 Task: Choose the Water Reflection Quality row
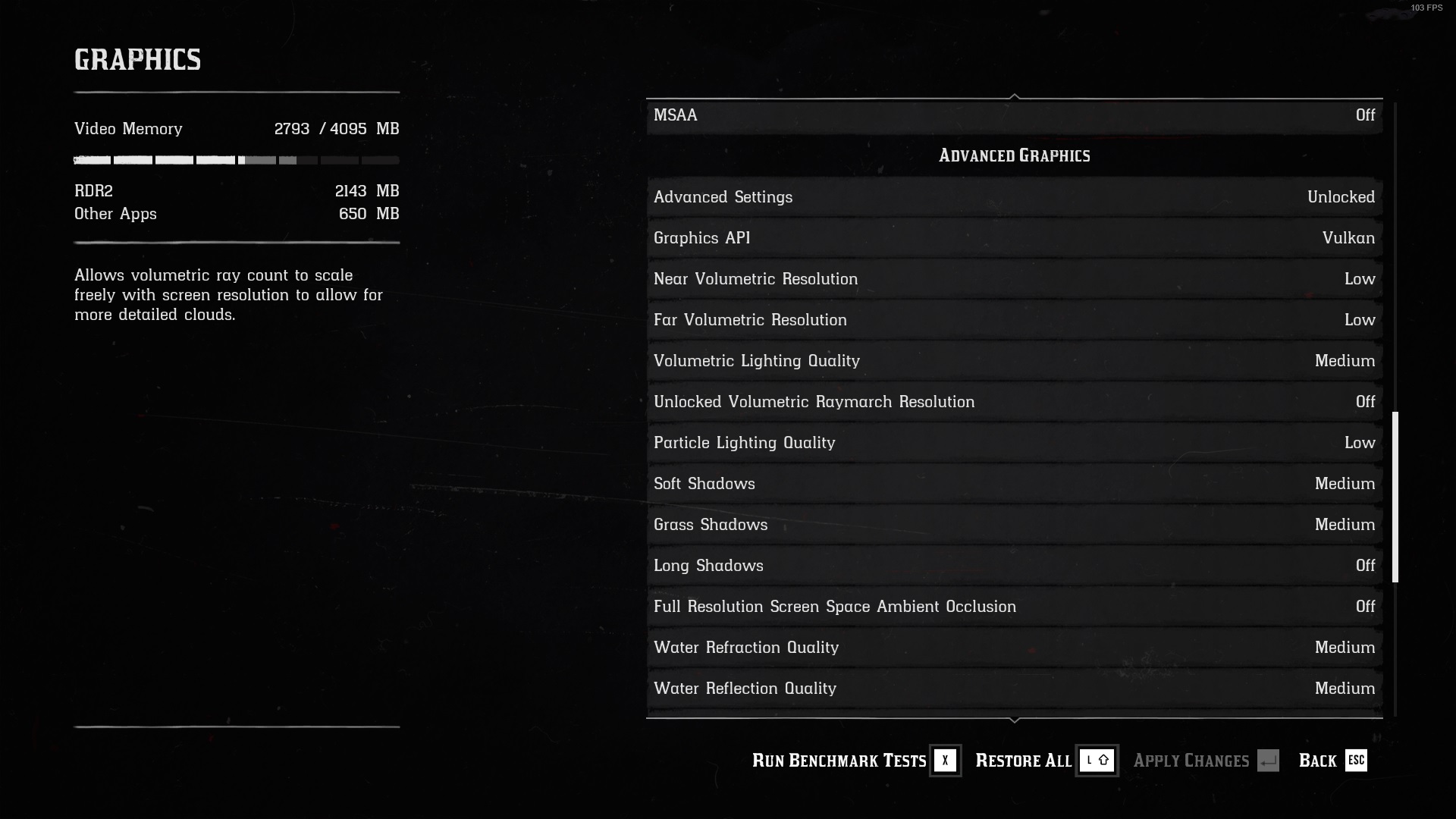[1014, 689]
